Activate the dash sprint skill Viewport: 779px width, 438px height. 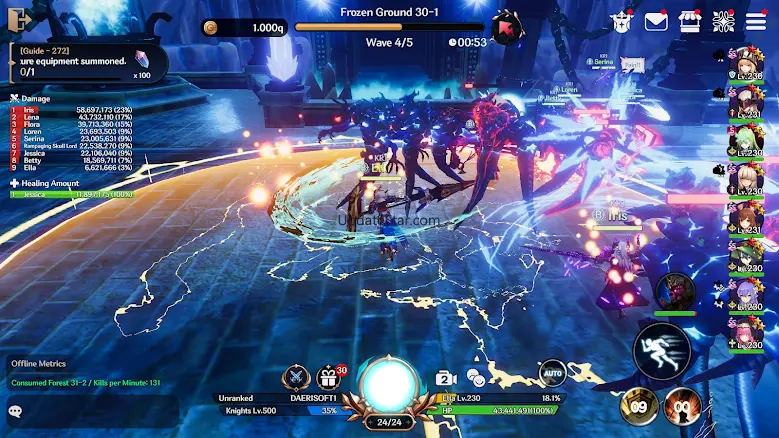click(661, 350)
